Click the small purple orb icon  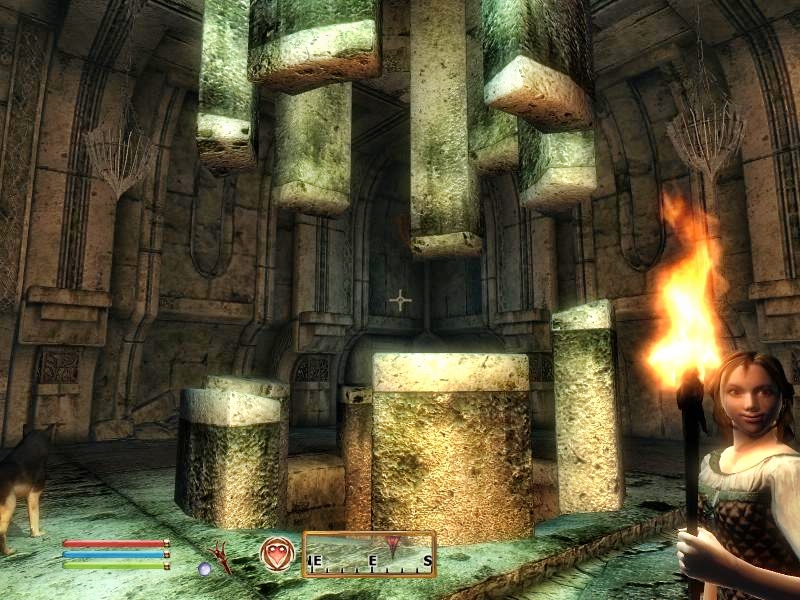point(204,568)
